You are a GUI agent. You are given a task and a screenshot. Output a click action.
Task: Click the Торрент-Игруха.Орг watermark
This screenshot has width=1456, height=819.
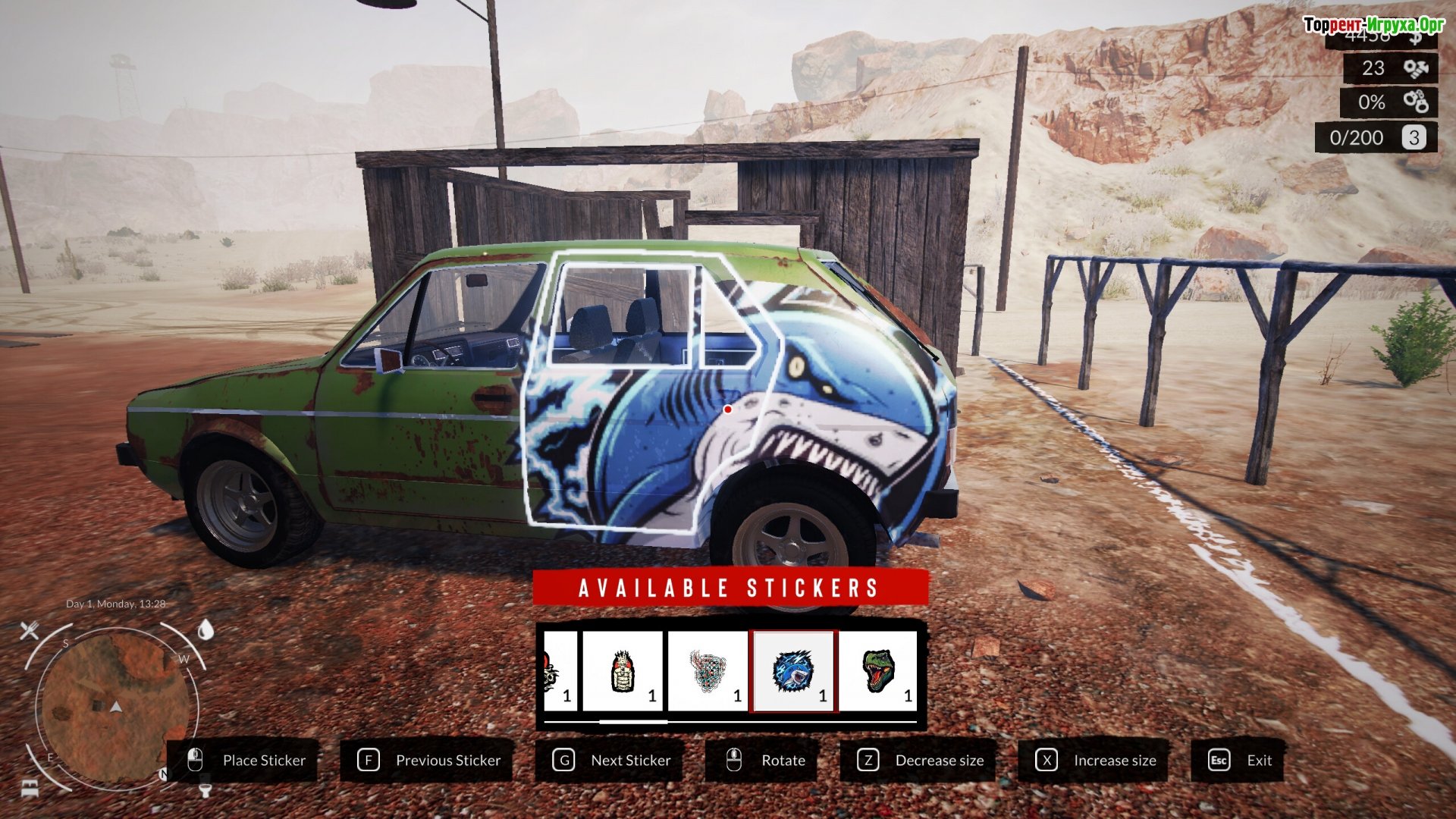click(1373, 25)
